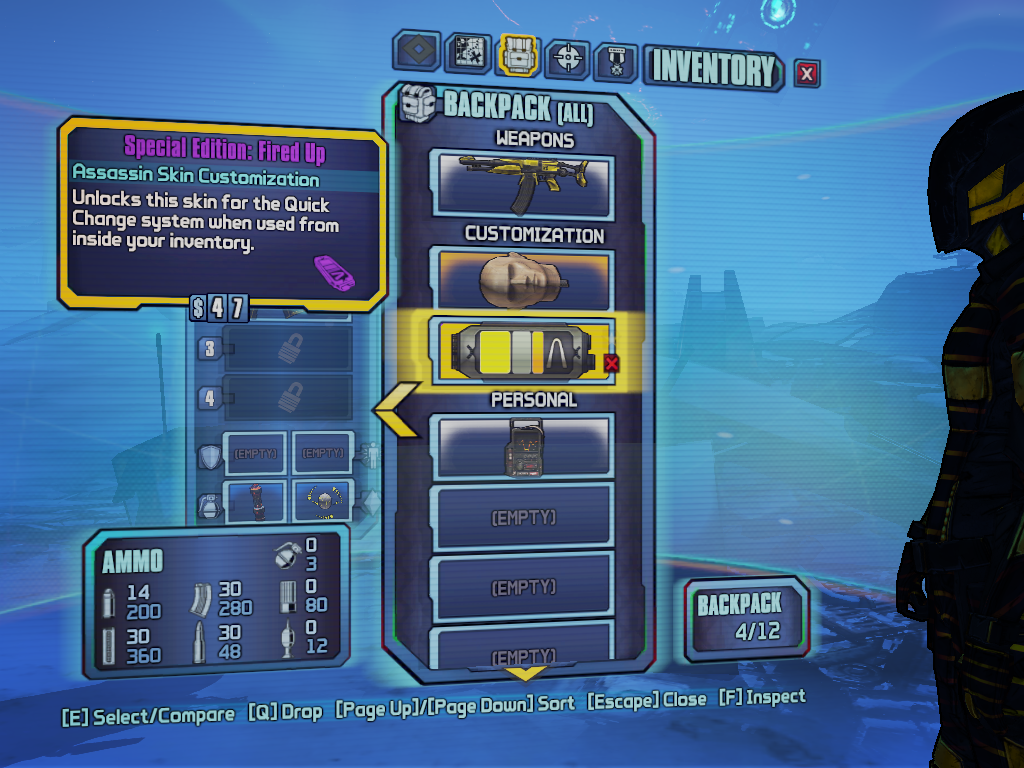The image size is (1024, 768).
Task: Click the empty class mod slot
Action: click(x=322, y=454)
